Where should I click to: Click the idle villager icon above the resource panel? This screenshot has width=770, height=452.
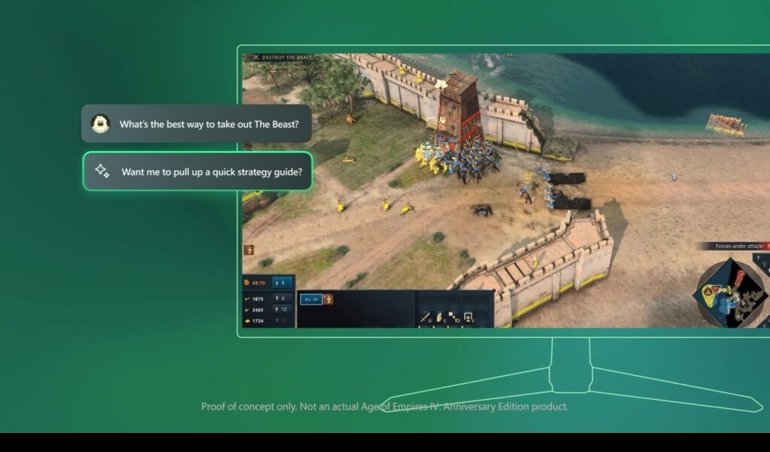click(249, 250)
